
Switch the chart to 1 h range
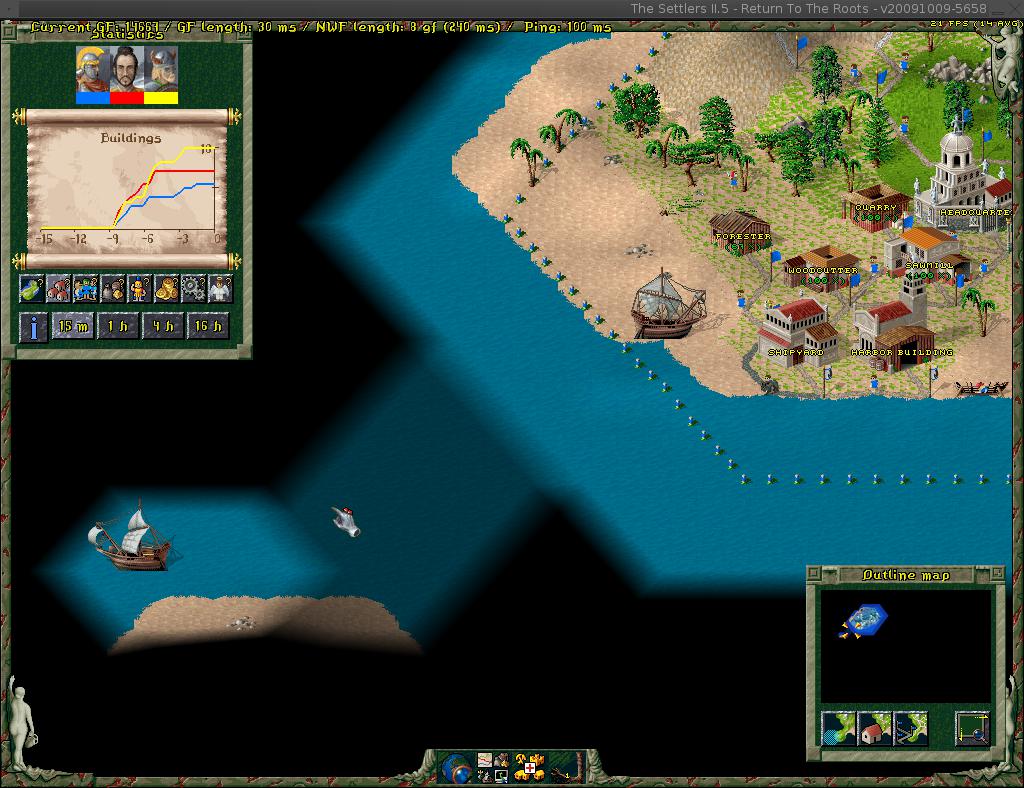117,326
